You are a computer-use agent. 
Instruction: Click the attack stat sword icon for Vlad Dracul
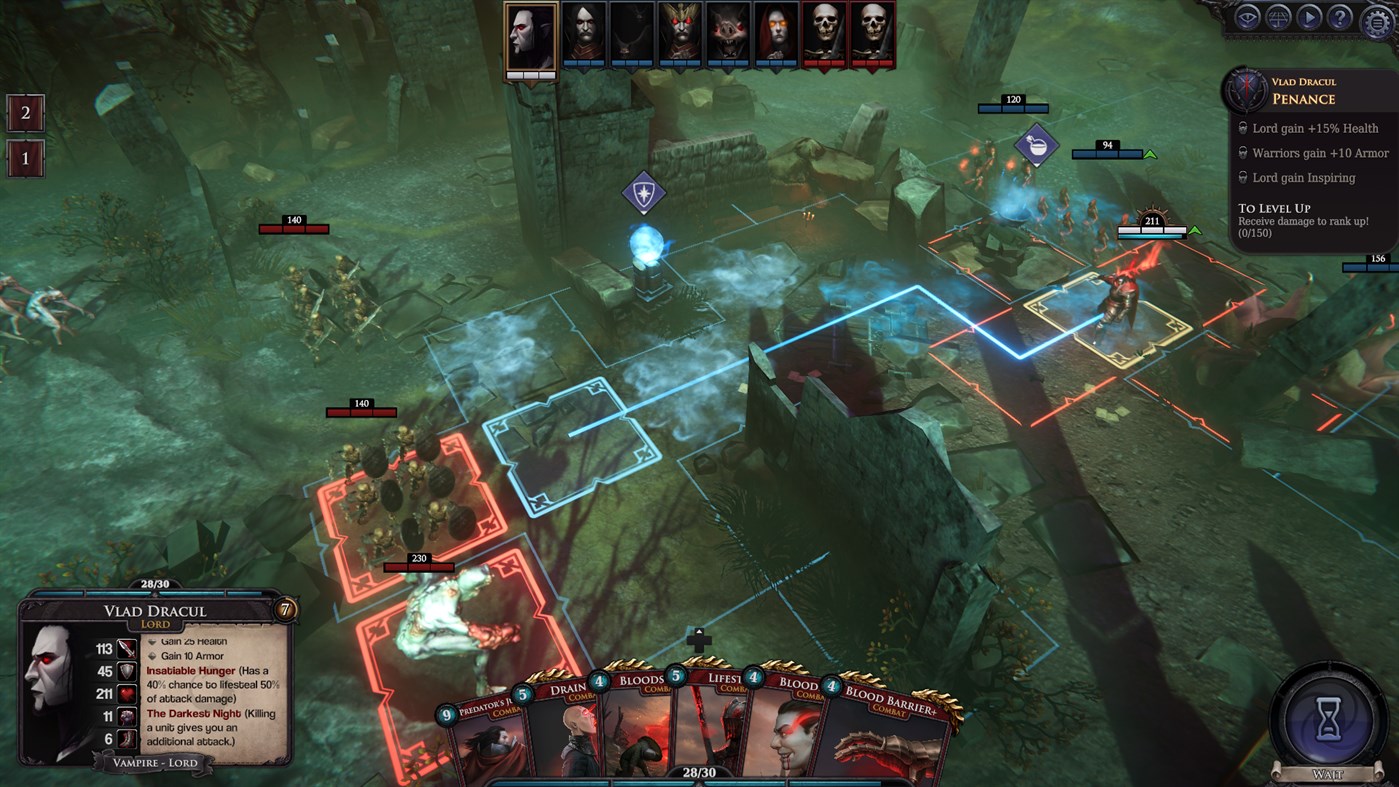(127, 650)
